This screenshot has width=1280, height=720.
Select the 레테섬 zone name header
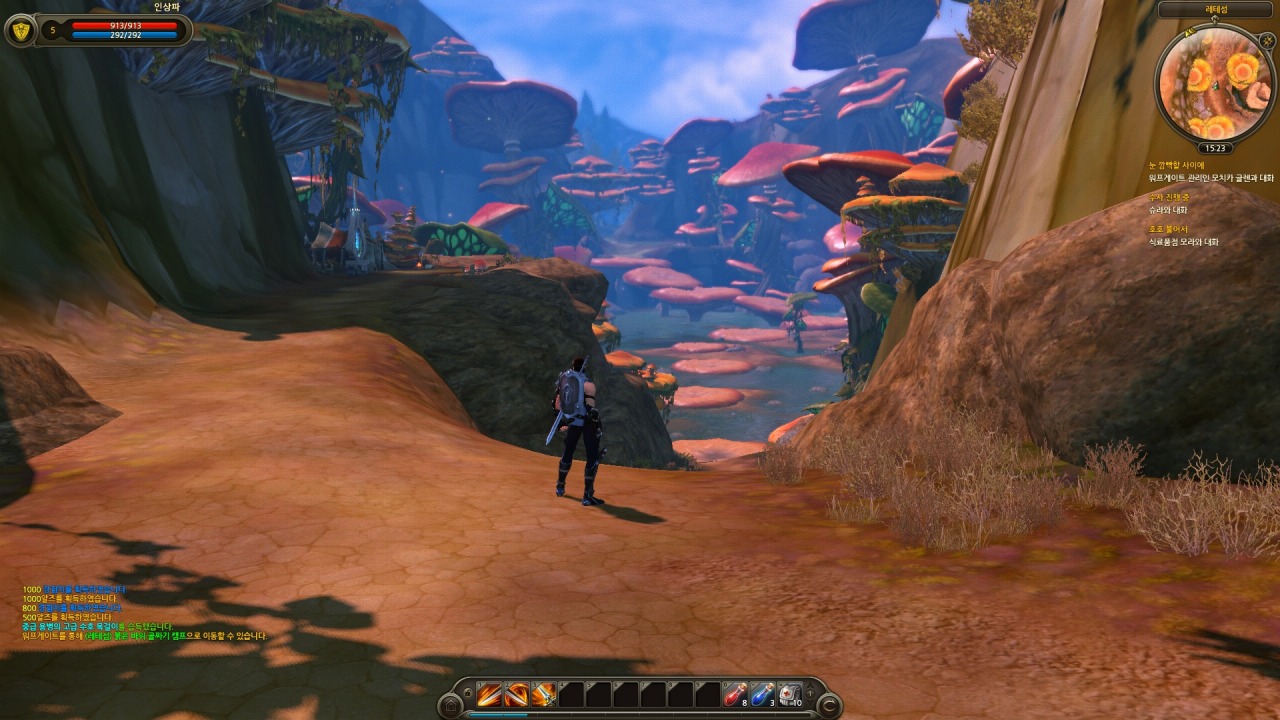[x=1215, y=10]
